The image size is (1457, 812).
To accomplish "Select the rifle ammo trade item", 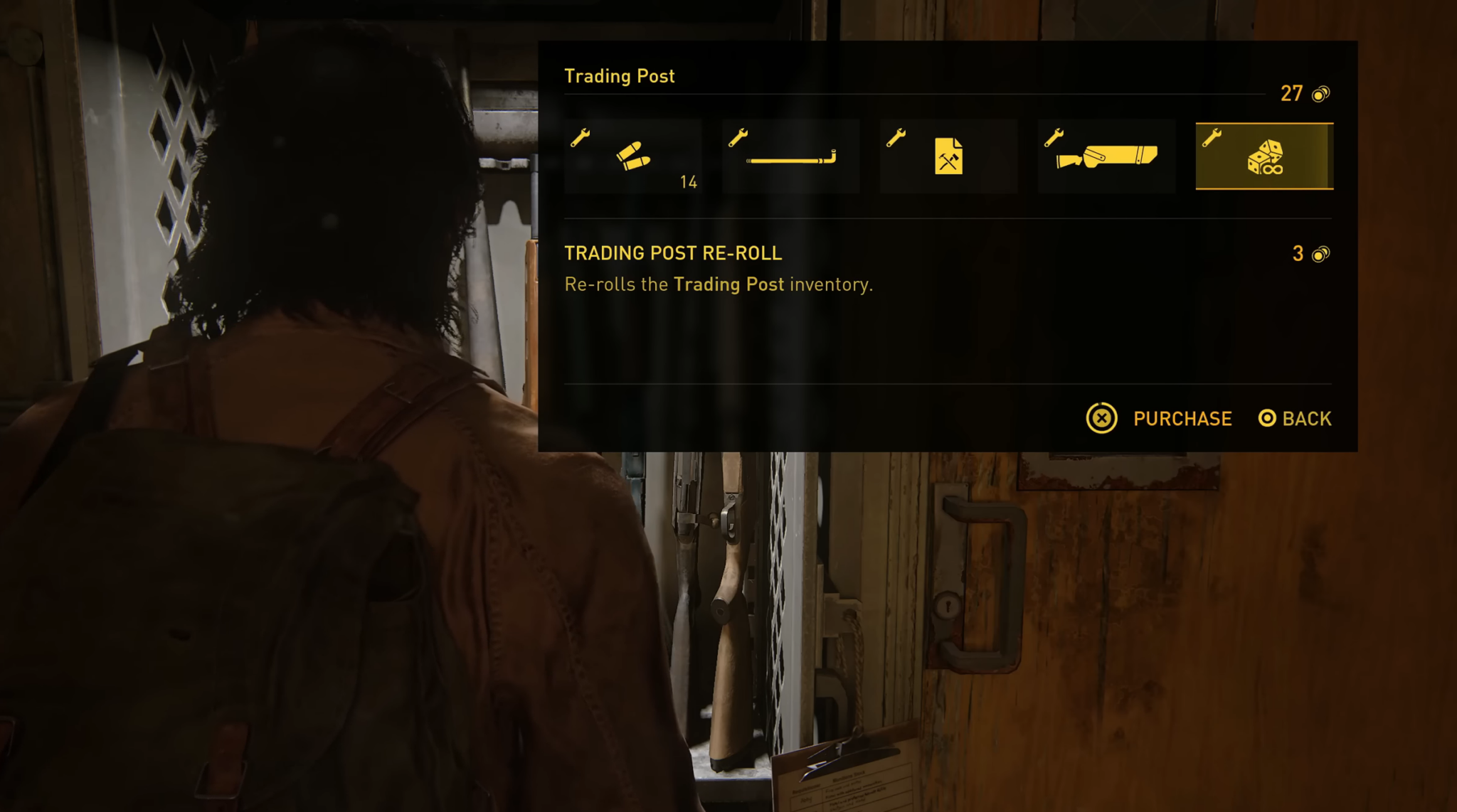I will tap(633, 156).
